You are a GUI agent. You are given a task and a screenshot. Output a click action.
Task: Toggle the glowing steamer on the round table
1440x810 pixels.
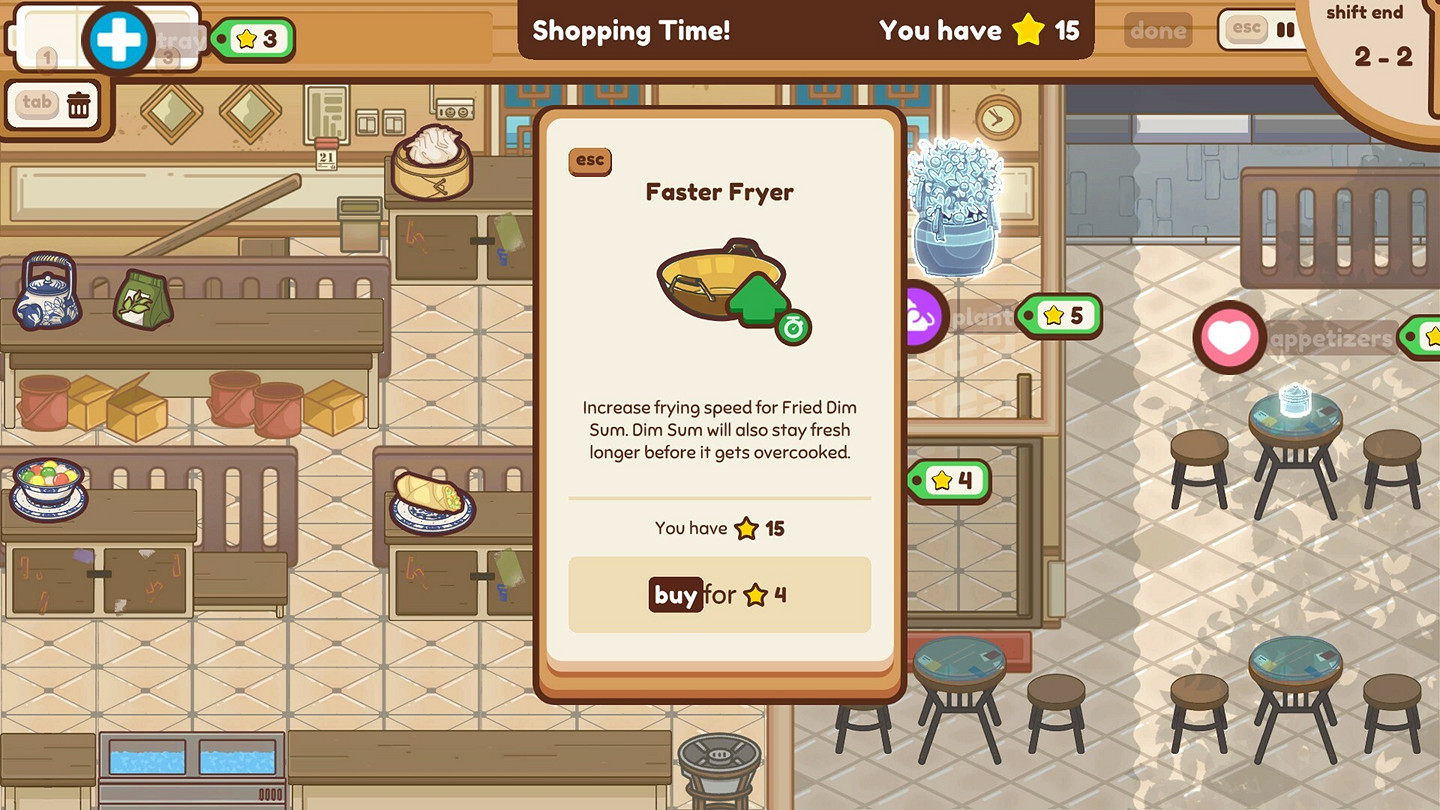[1297, 402]
